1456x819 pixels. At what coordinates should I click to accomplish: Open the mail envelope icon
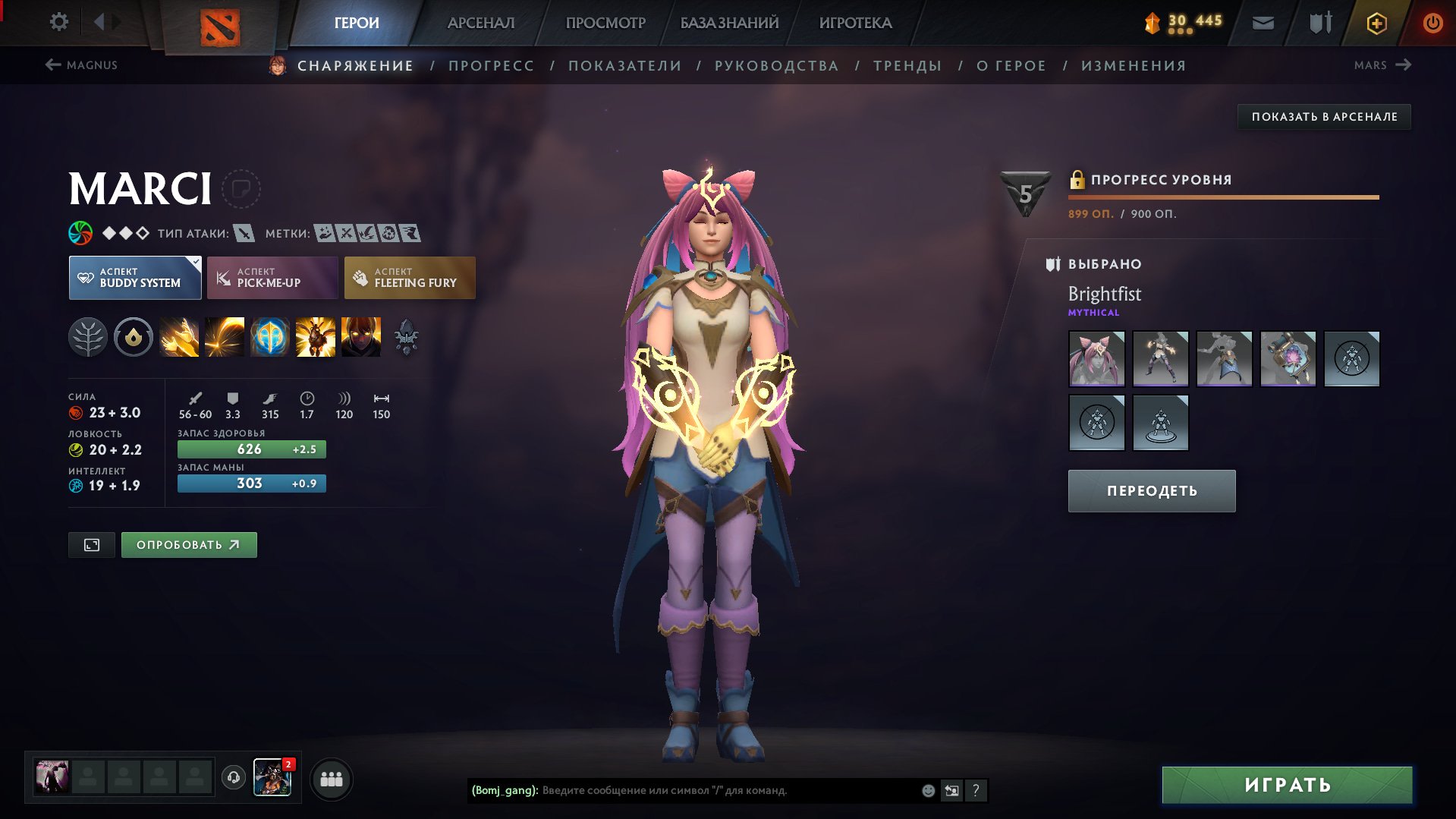point(1263,23)
